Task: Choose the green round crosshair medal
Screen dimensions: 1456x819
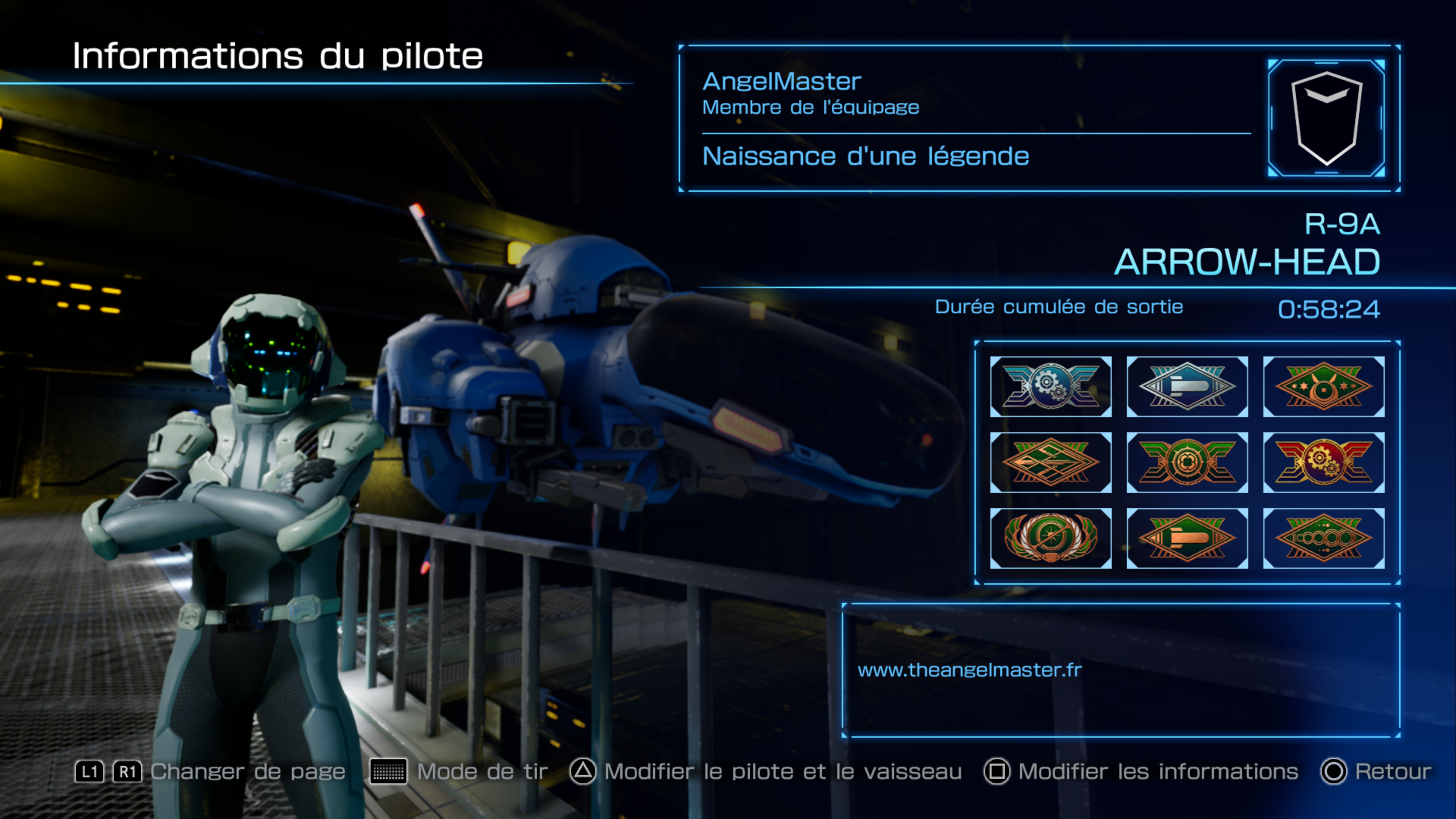Action: 1187,462
